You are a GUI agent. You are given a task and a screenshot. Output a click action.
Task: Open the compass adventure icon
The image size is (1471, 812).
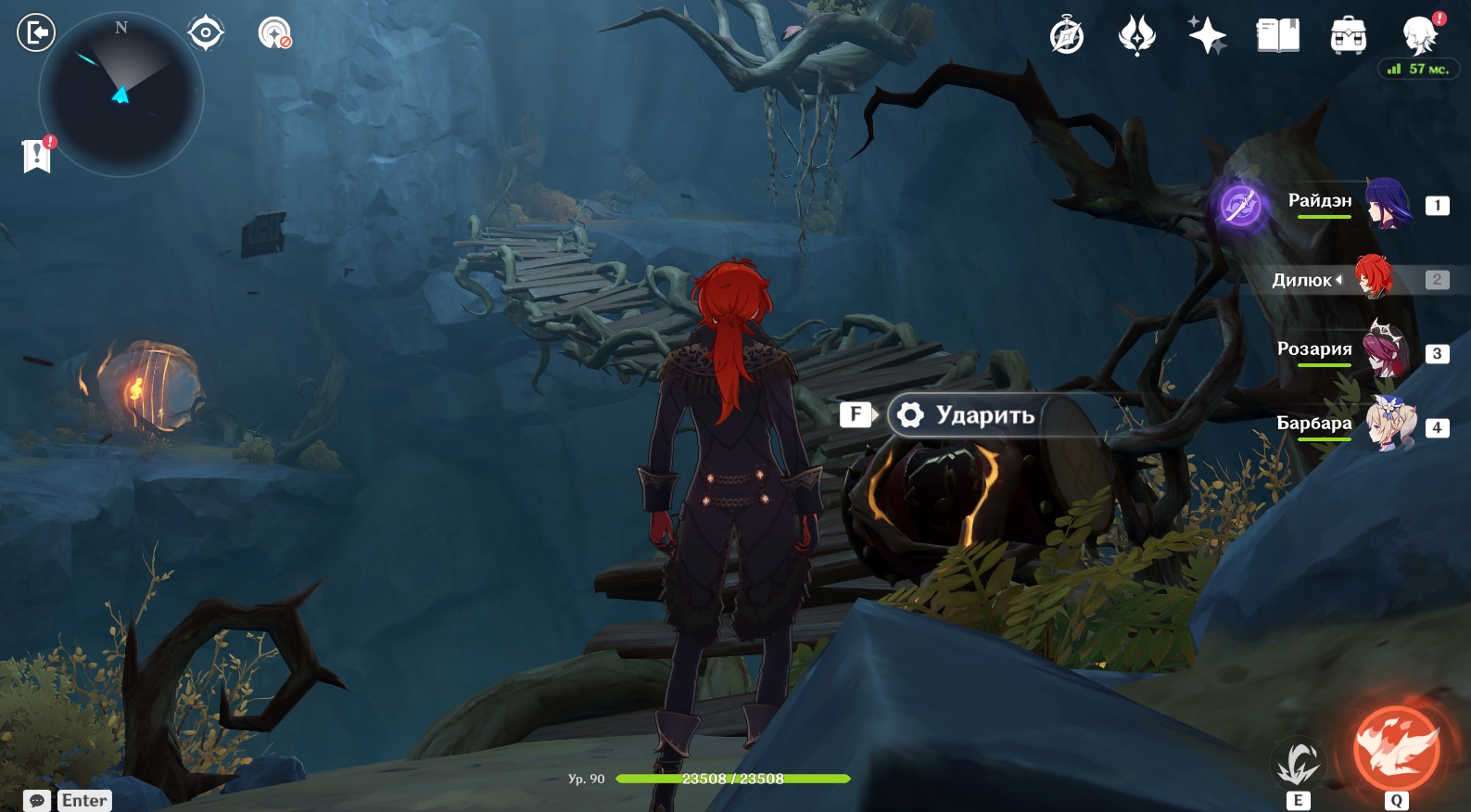tap(1067, 36)
